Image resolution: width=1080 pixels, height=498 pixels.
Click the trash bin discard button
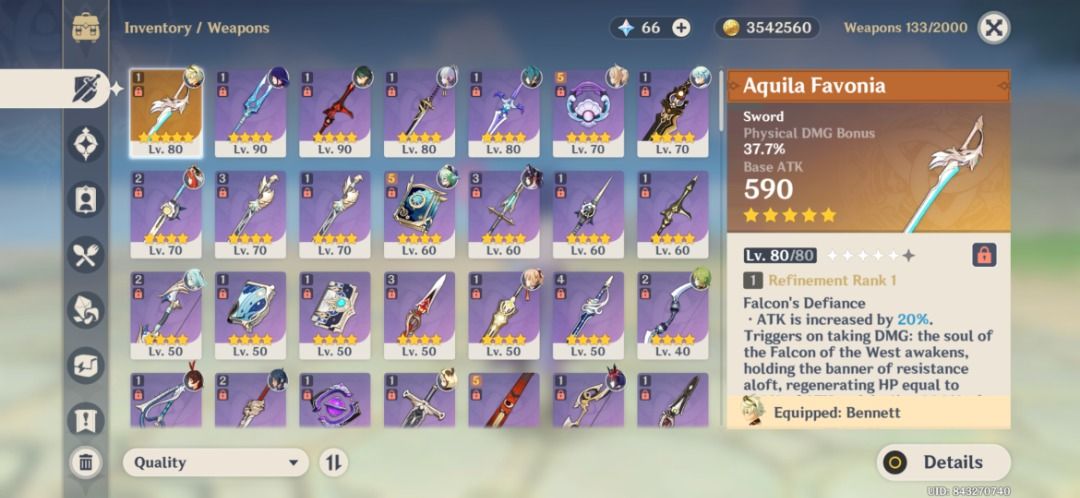pyautogui.click(x=86, y=462)
